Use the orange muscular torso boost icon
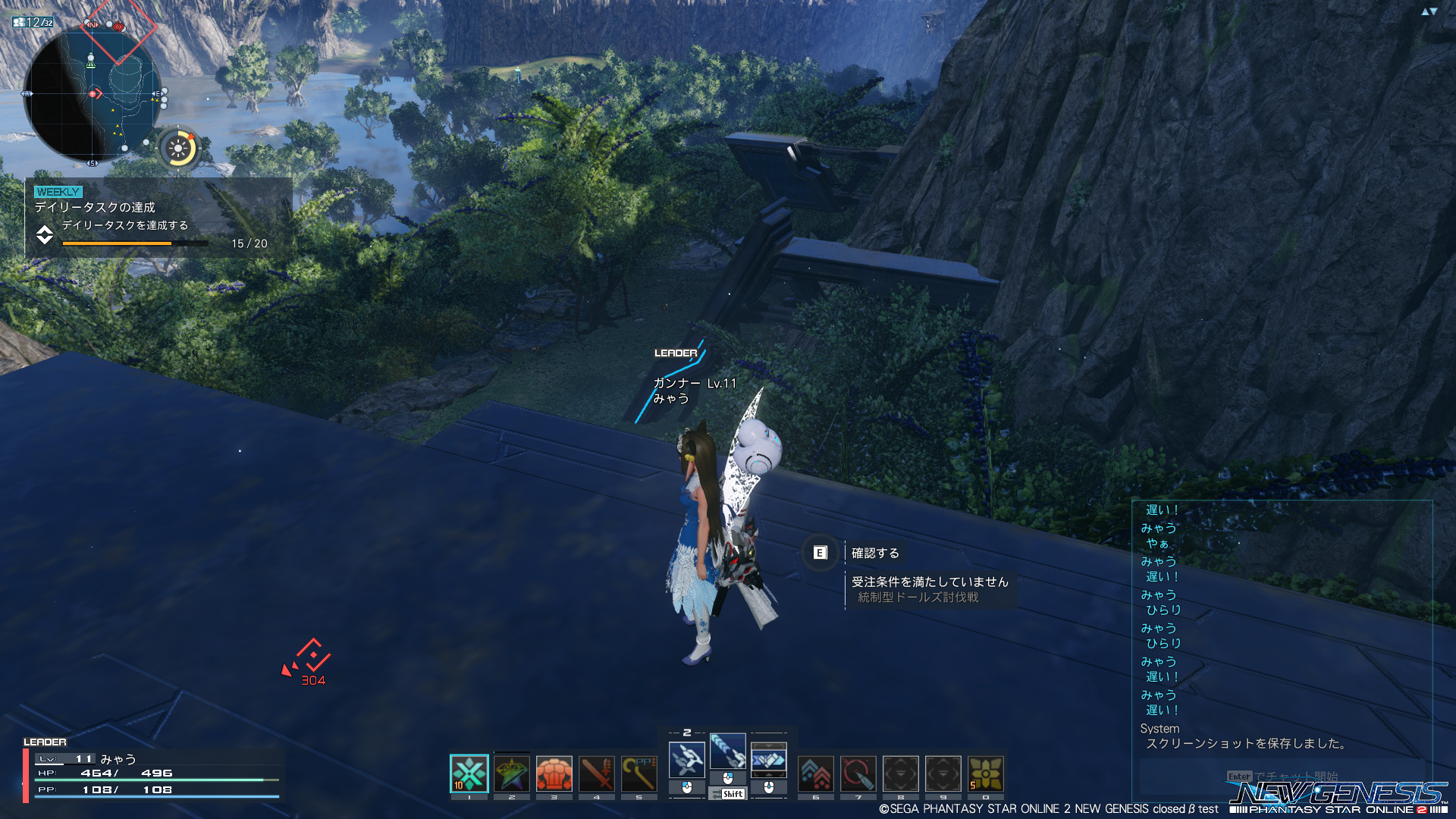 554,773
